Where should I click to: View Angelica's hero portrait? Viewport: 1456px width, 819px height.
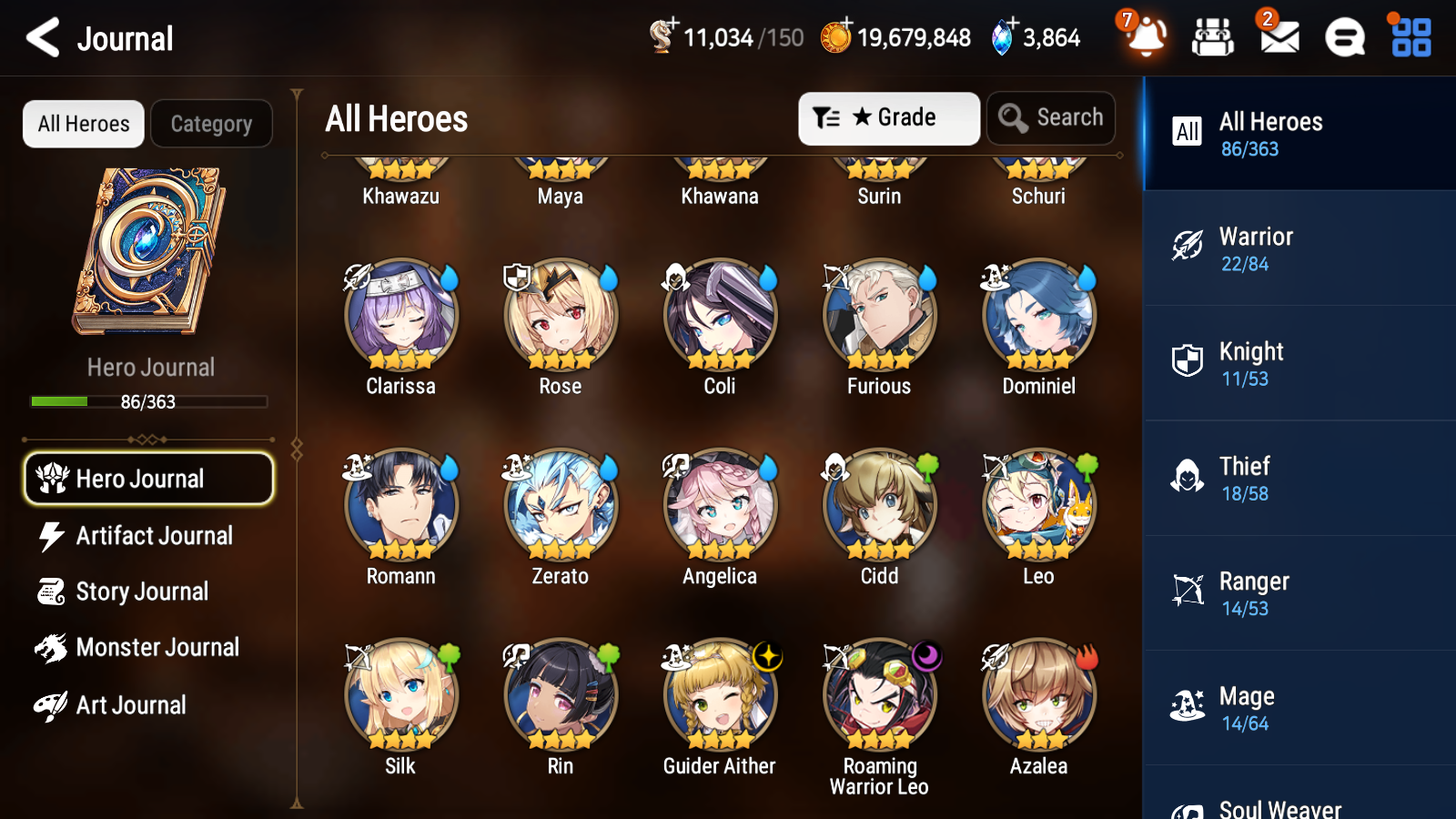[719, 505]
